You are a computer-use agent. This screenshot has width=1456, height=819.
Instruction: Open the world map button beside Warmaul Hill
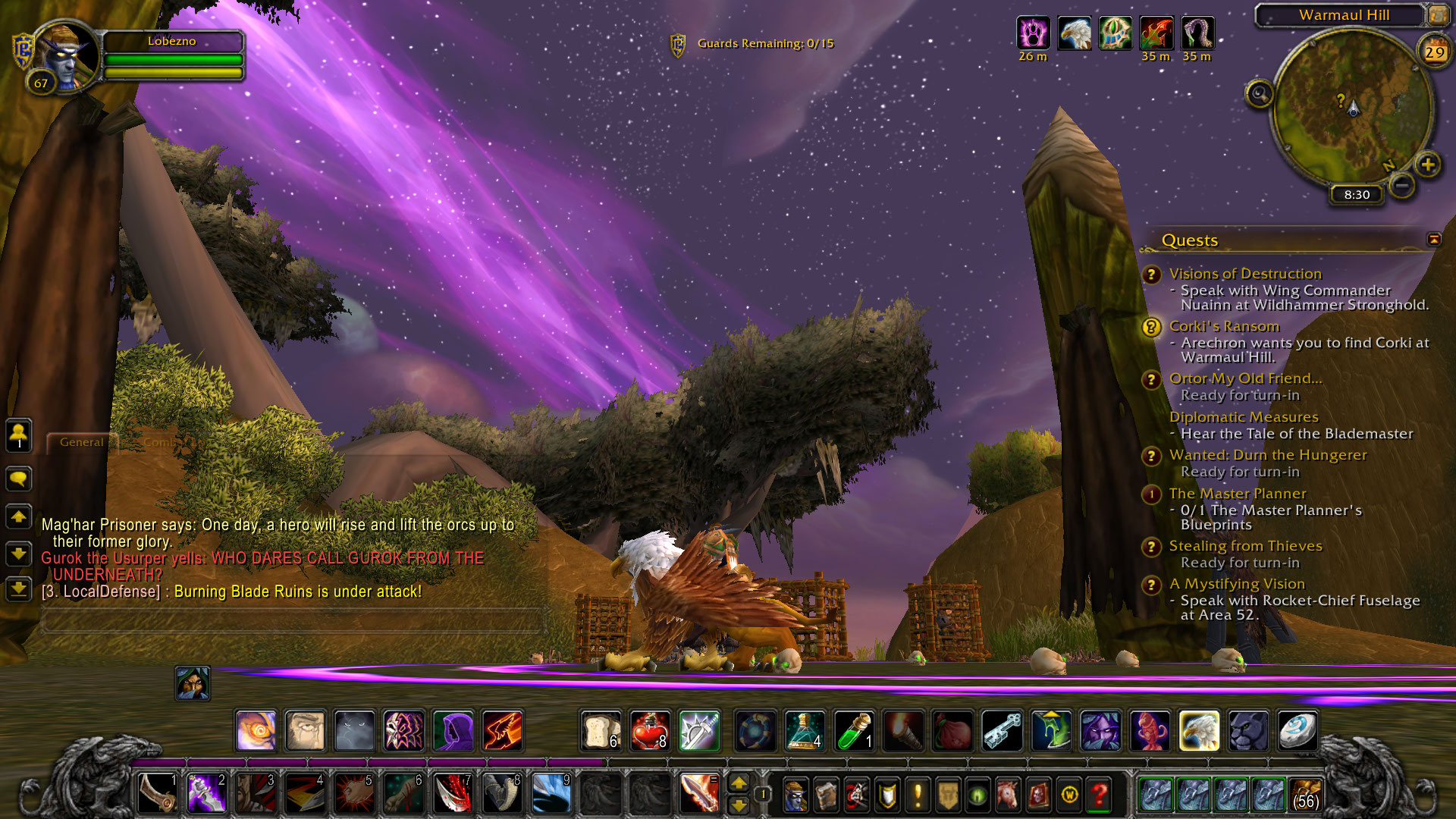click(x=1437, y=14)
